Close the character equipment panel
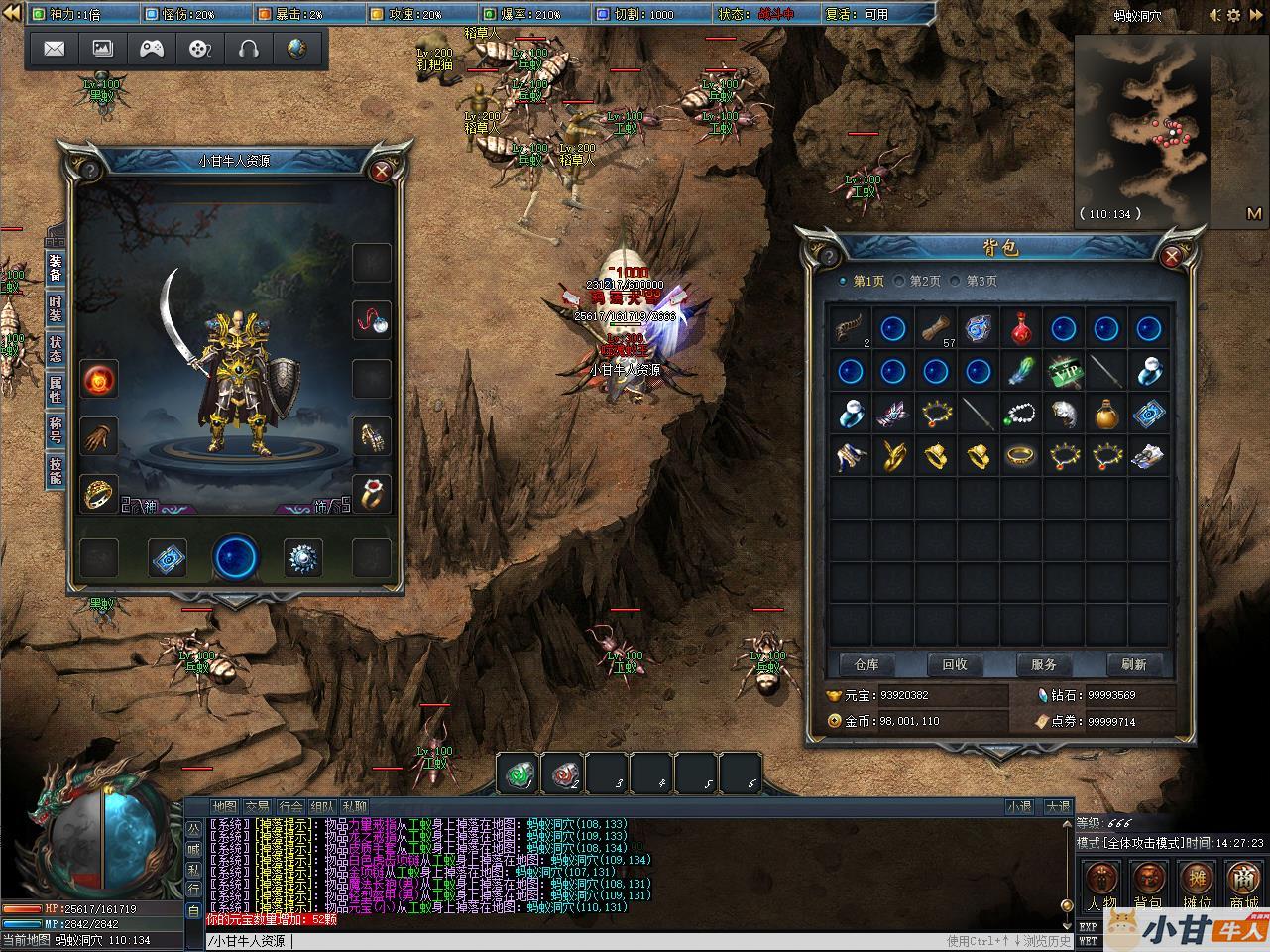 pyautogui.click(x=381, y=172)
